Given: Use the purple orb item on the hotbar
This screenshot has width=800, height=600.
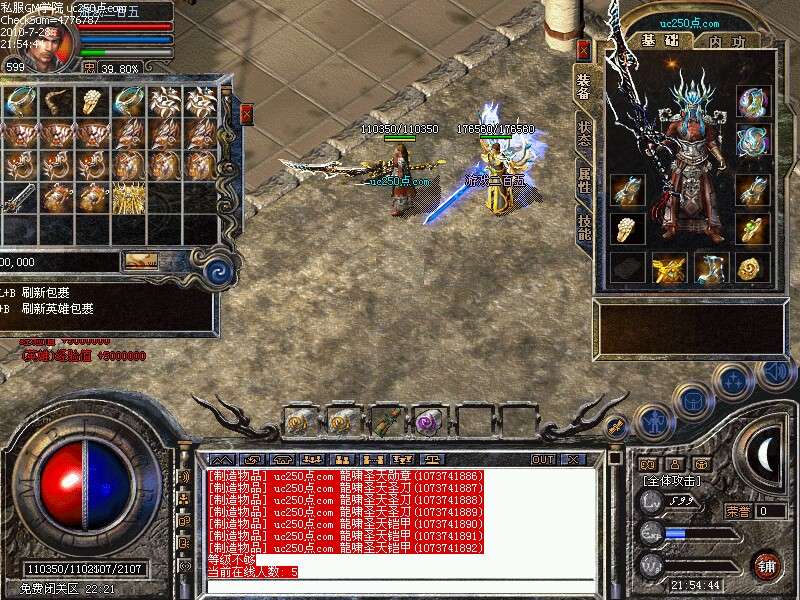Looking at the screenshot, I should pos(428,421).
